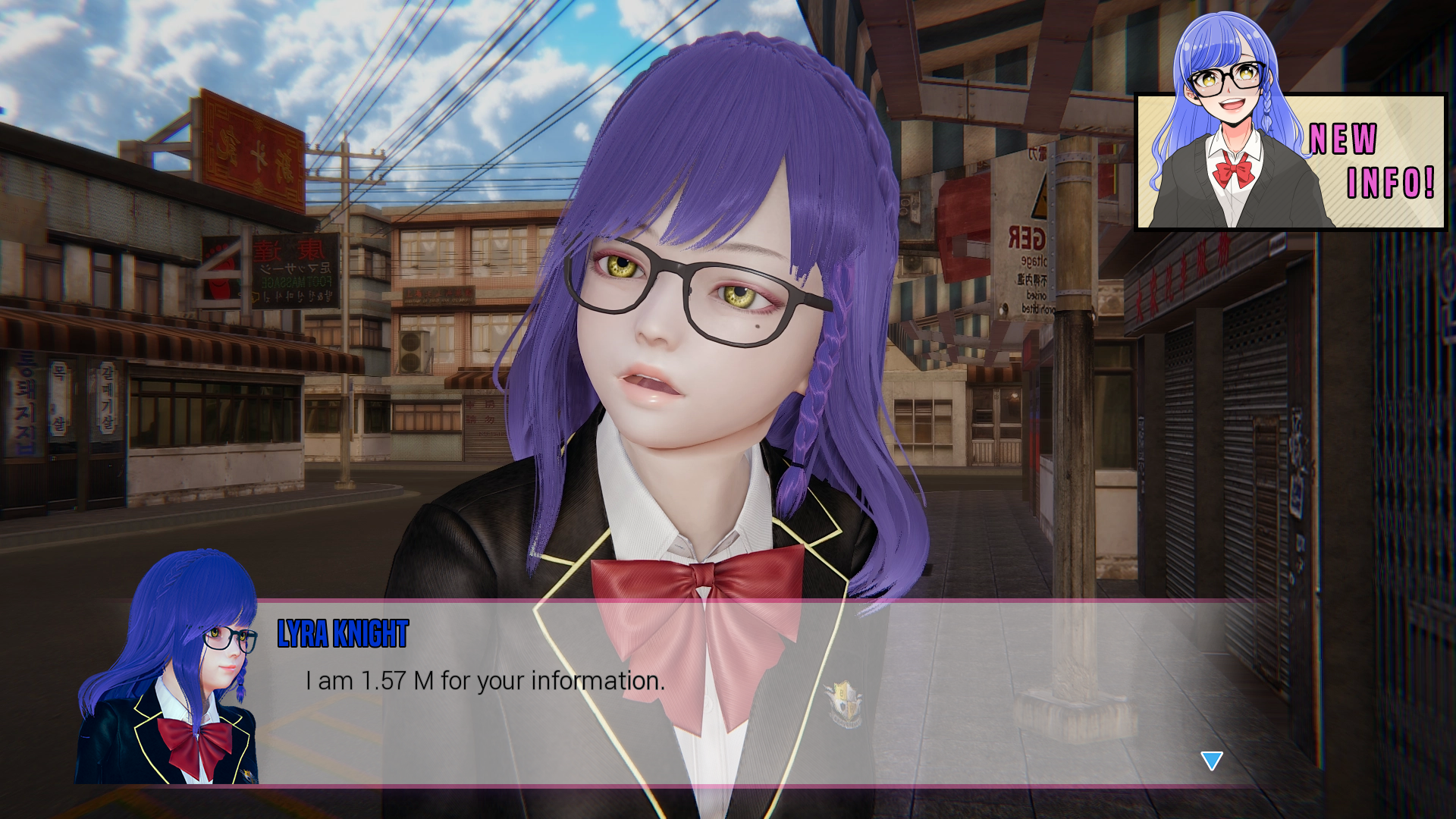The width and height of the screenshot is (1456, 819).
Task: Advance dialogue with the blue triangle arrow
Action: click(x=1211, y=760)
